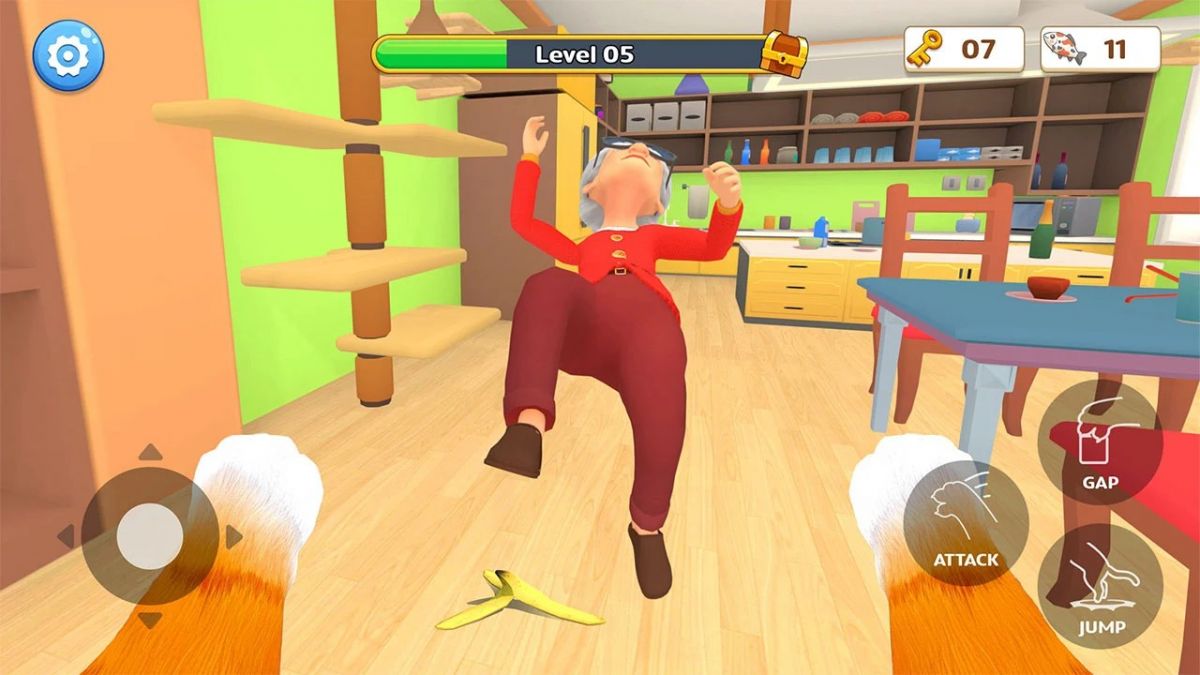Open the settings gear button

pyautogui.click(x=68, y=55)
